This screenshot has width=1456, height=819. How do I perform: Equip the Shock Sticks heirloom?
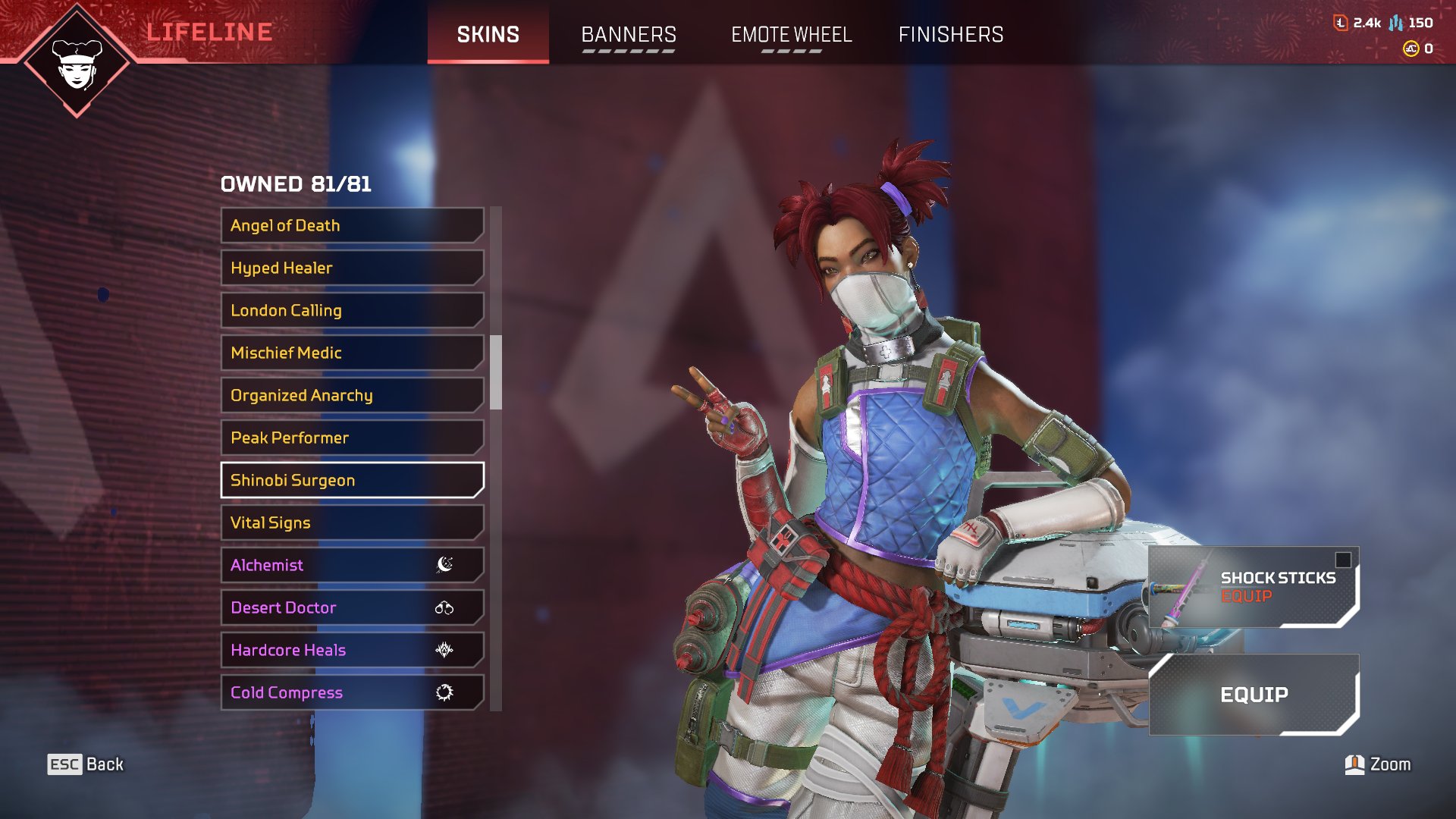tap(1254, 587)
